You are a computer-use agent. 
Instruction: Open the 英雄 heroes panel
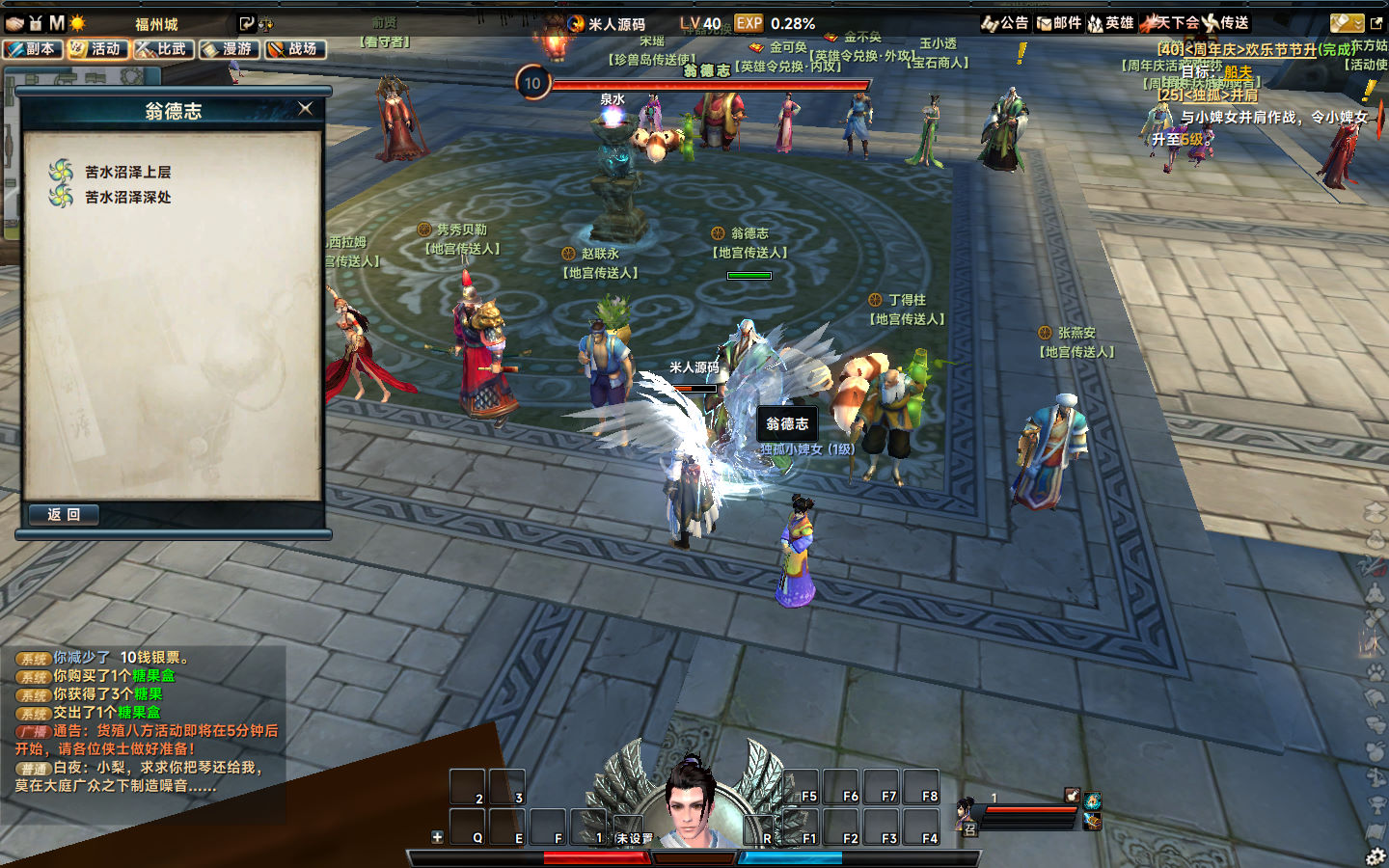pyautogui.click(x=1111, y=23)
